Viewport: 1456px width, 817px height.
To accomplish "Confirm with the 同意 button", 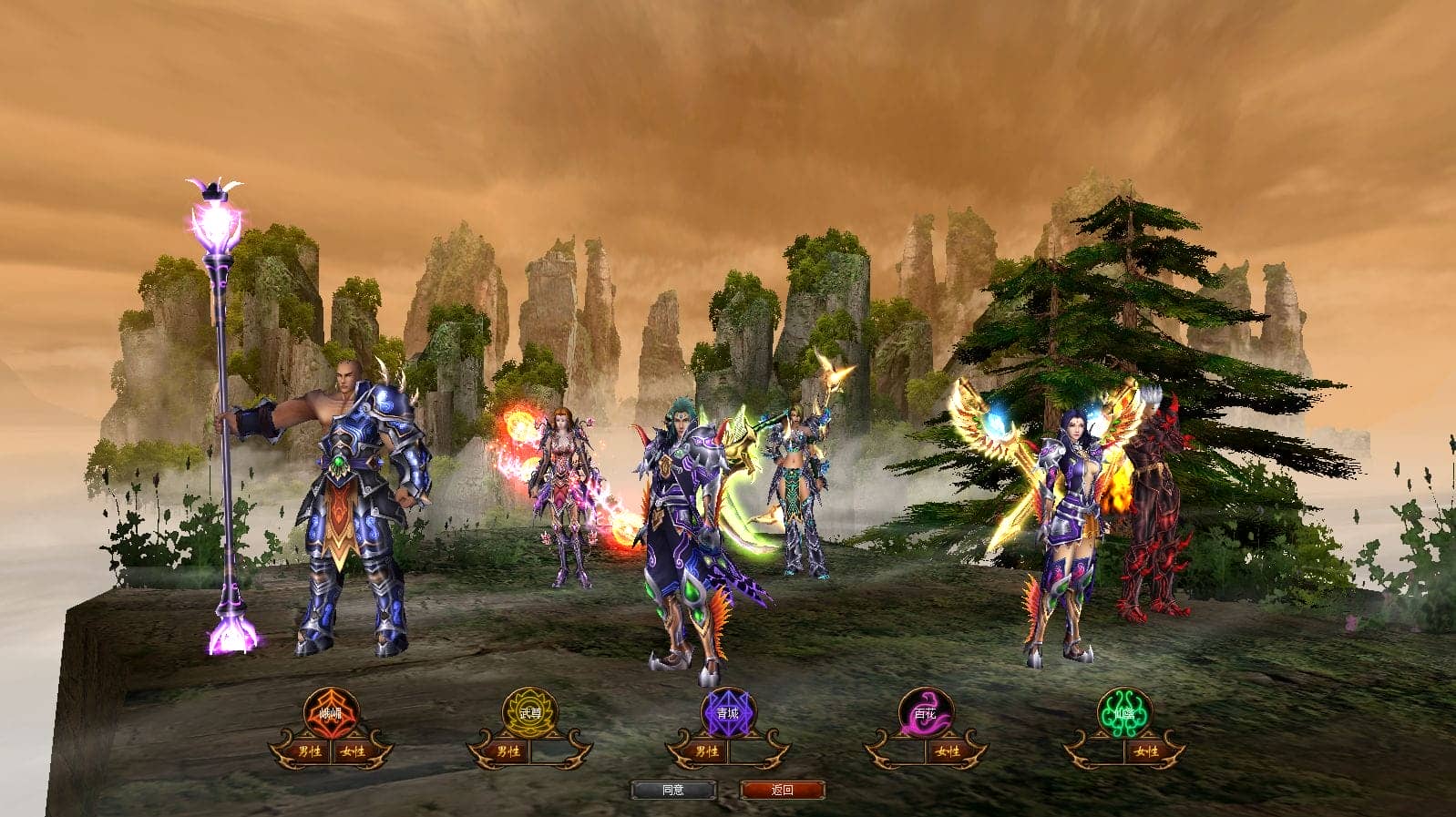I will pos(673,790).
